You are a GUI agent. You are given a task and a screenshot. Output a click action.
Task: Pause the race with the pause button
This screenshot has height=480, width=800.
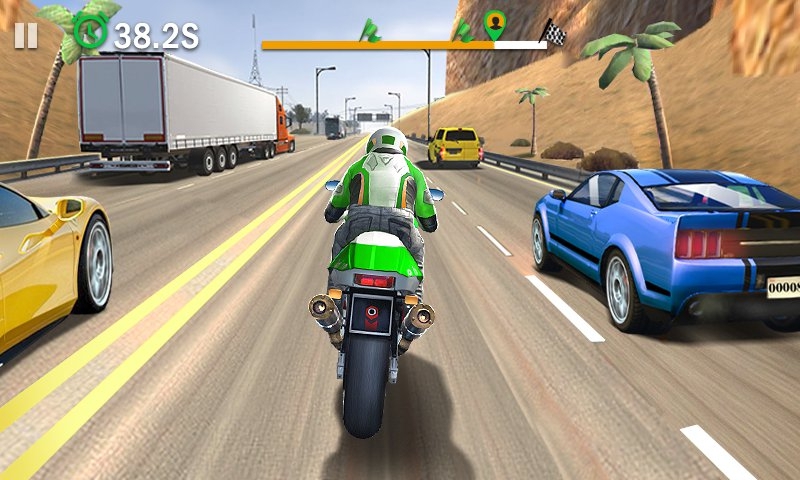coord(26,36)
